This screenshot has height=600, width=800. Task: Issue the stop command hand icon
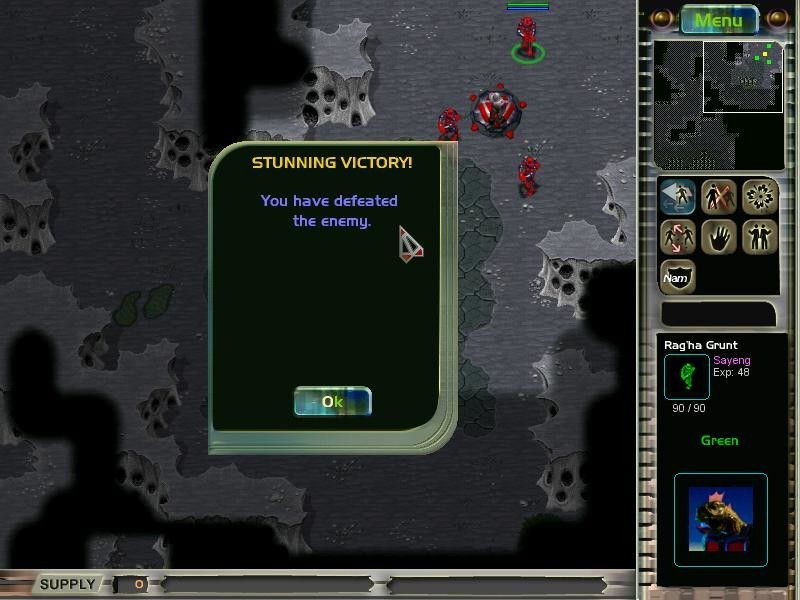click(719, 237)
